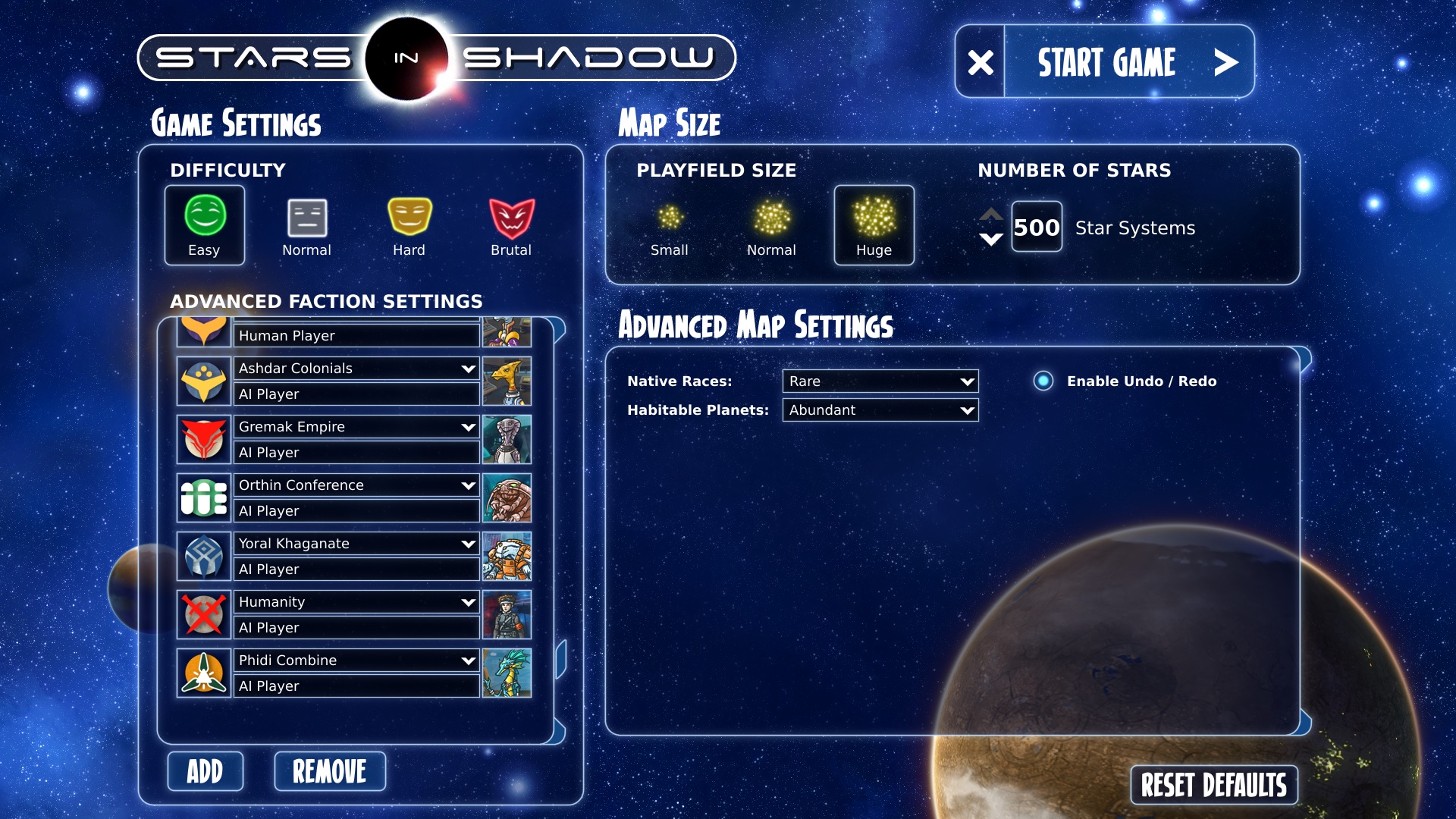Screen dimensions: 1456x819
Task: Open the Habitable Planets dropdown
Action: [x=880, y=410]
